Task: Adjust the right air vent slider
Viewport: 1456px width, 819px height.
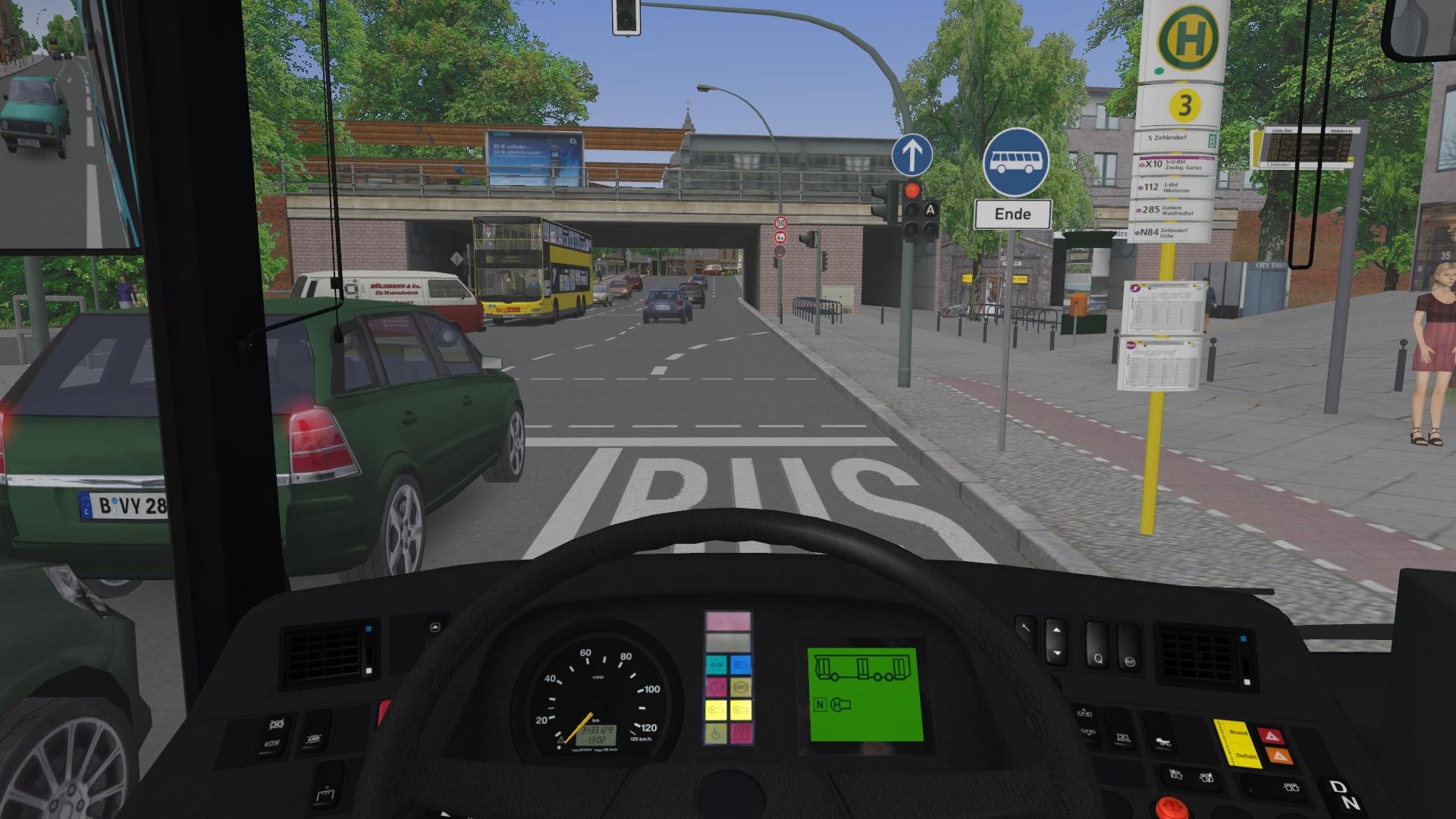Action: tap(1245, 659)
